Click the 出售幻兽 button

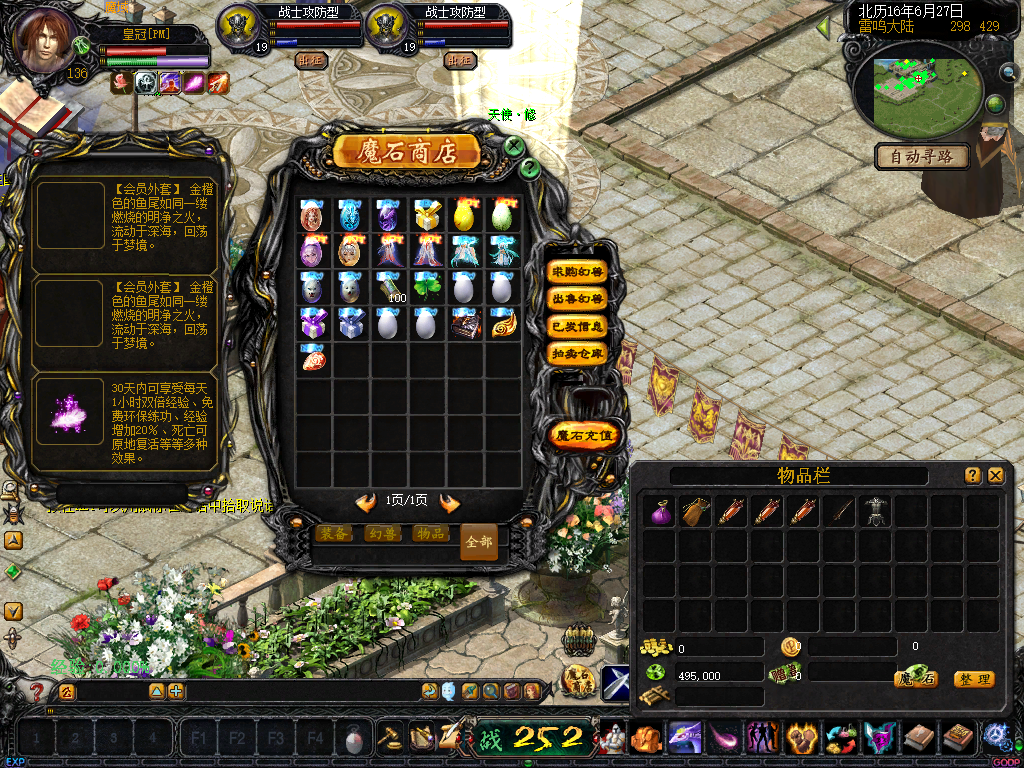578,299
